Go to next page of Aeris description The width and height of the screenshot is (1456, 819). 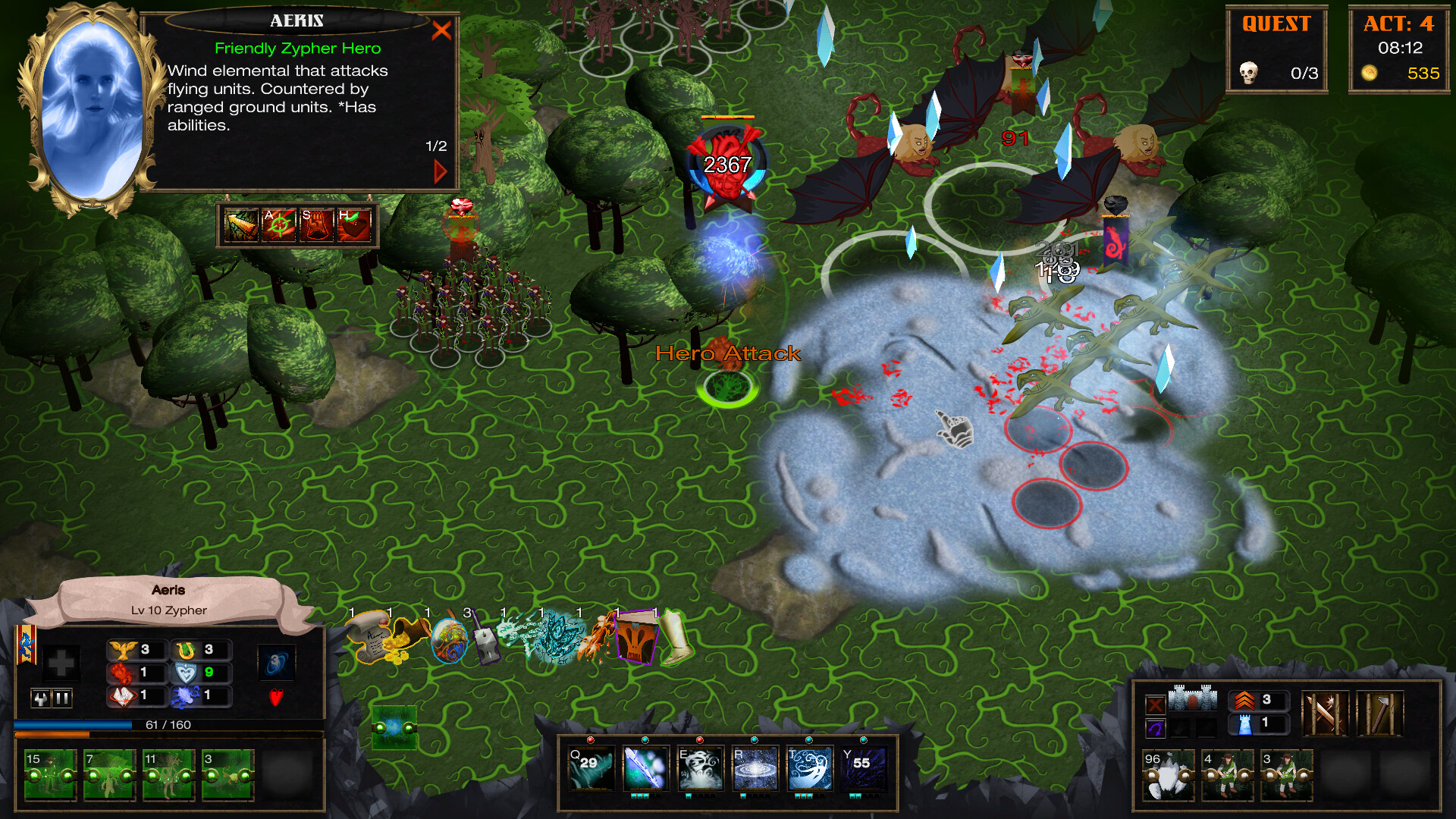[x=440, y=171]
